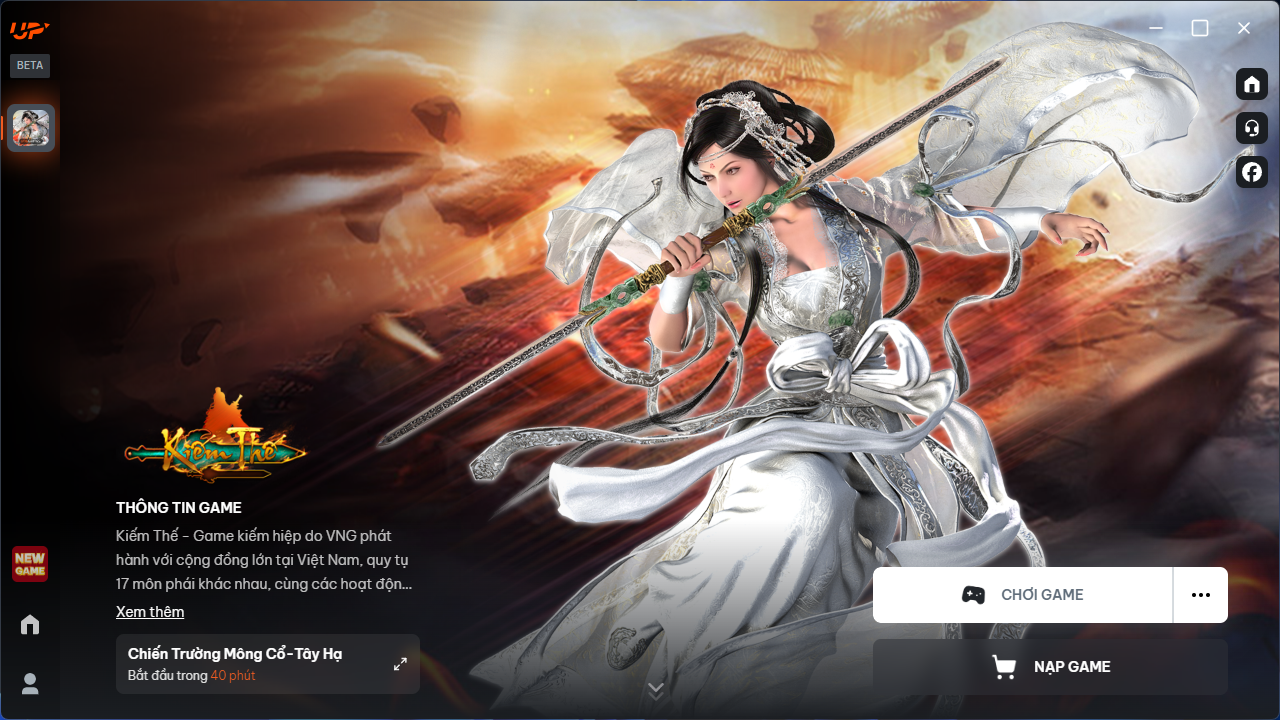Follow the Xem thêm link

click(150, 612)
